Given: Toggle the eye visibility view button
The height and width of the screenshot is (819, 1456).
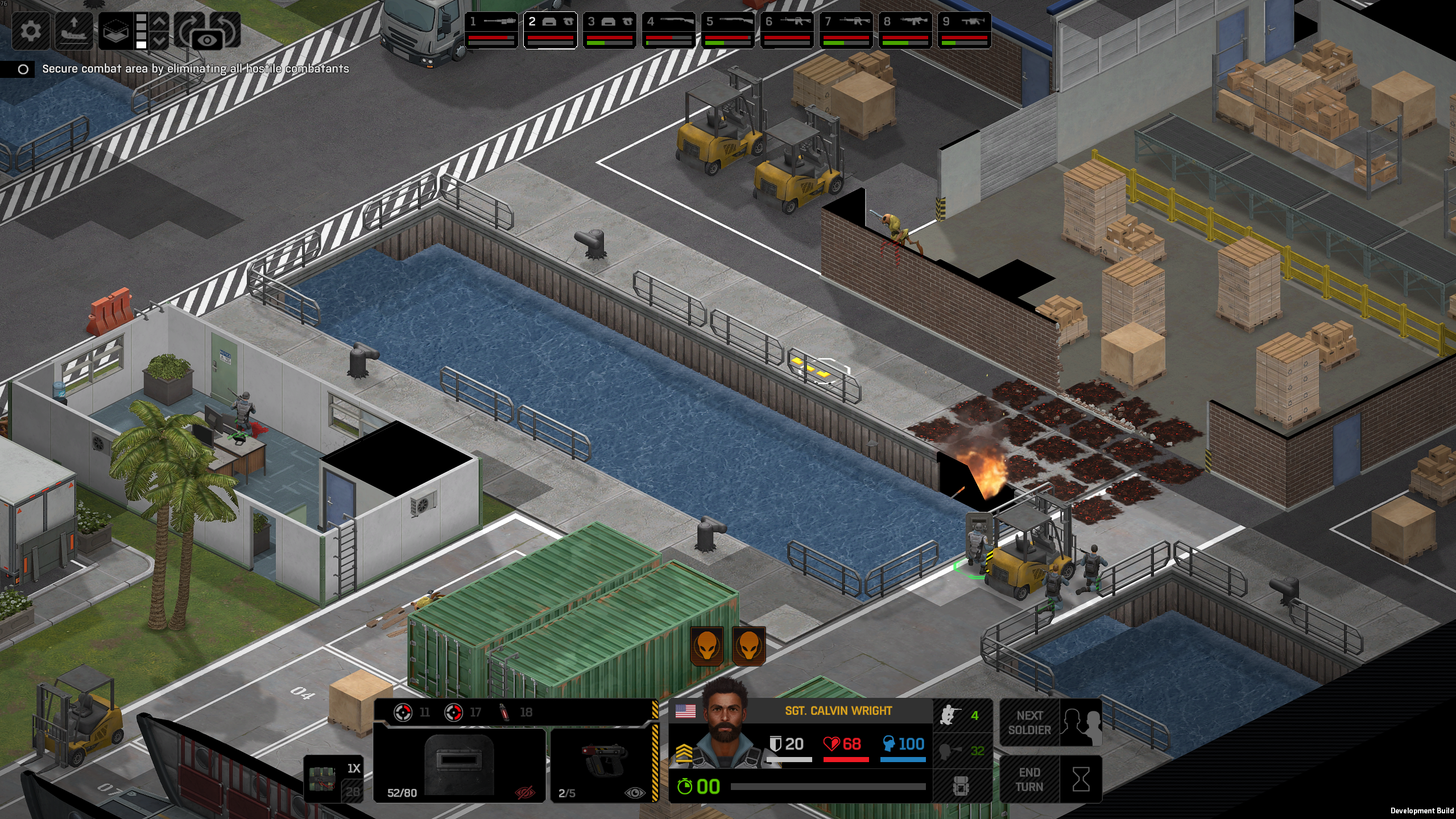Looking at the screenshot, I should click(207, 40).
